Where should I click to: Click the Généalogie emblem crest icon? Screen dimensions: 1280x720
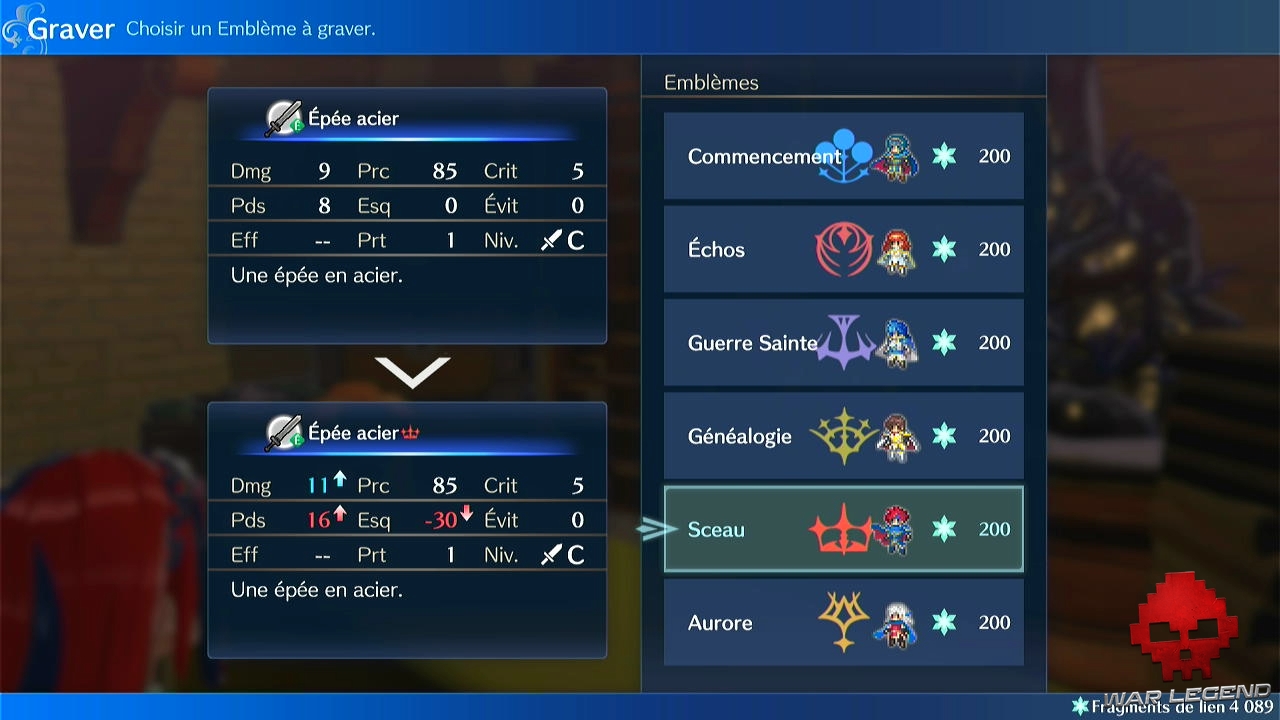(846, 436)
